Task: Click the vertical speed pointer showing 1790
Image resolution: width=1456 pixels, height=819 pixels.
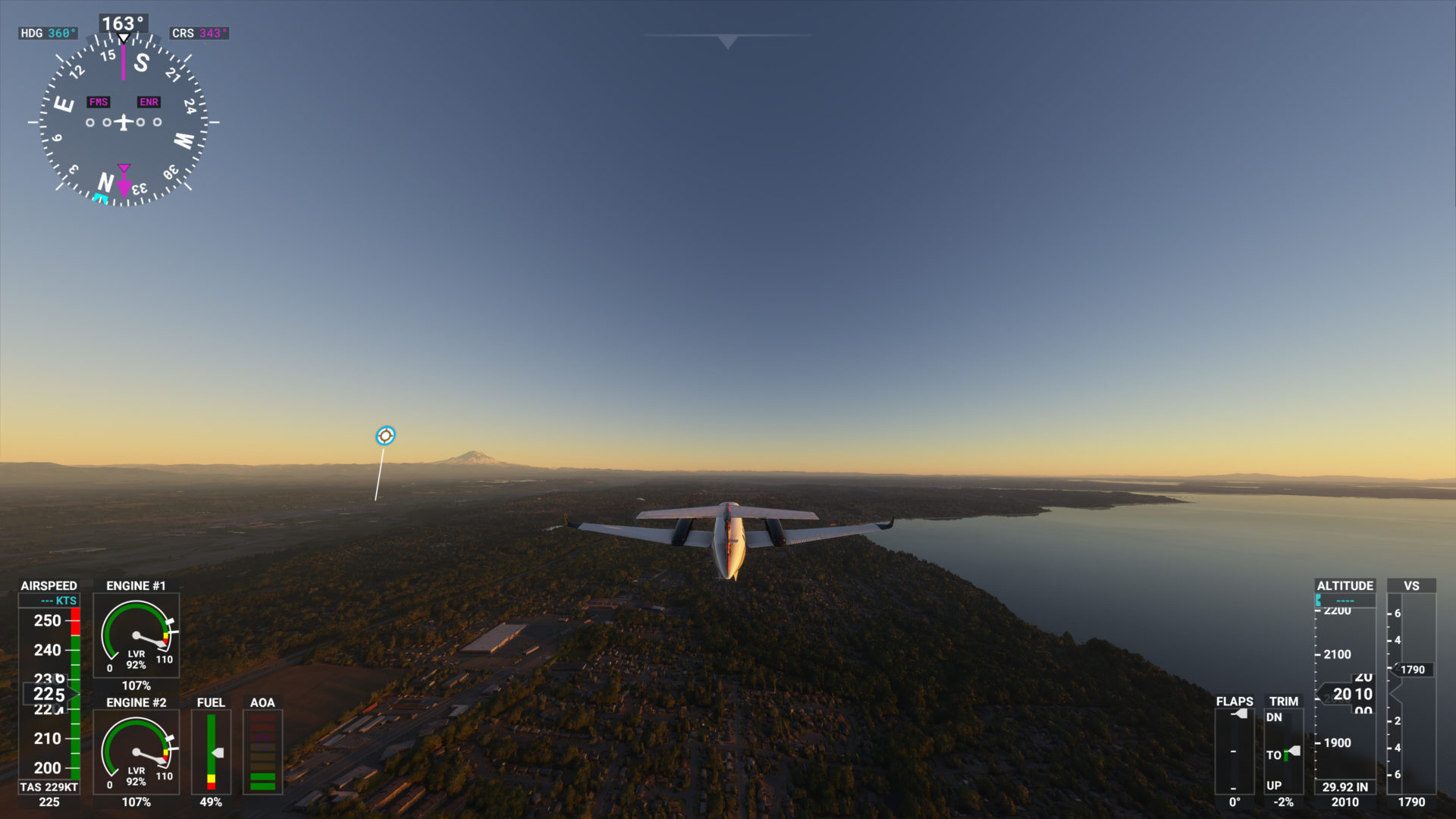Action: click(x=1412, y=670)
